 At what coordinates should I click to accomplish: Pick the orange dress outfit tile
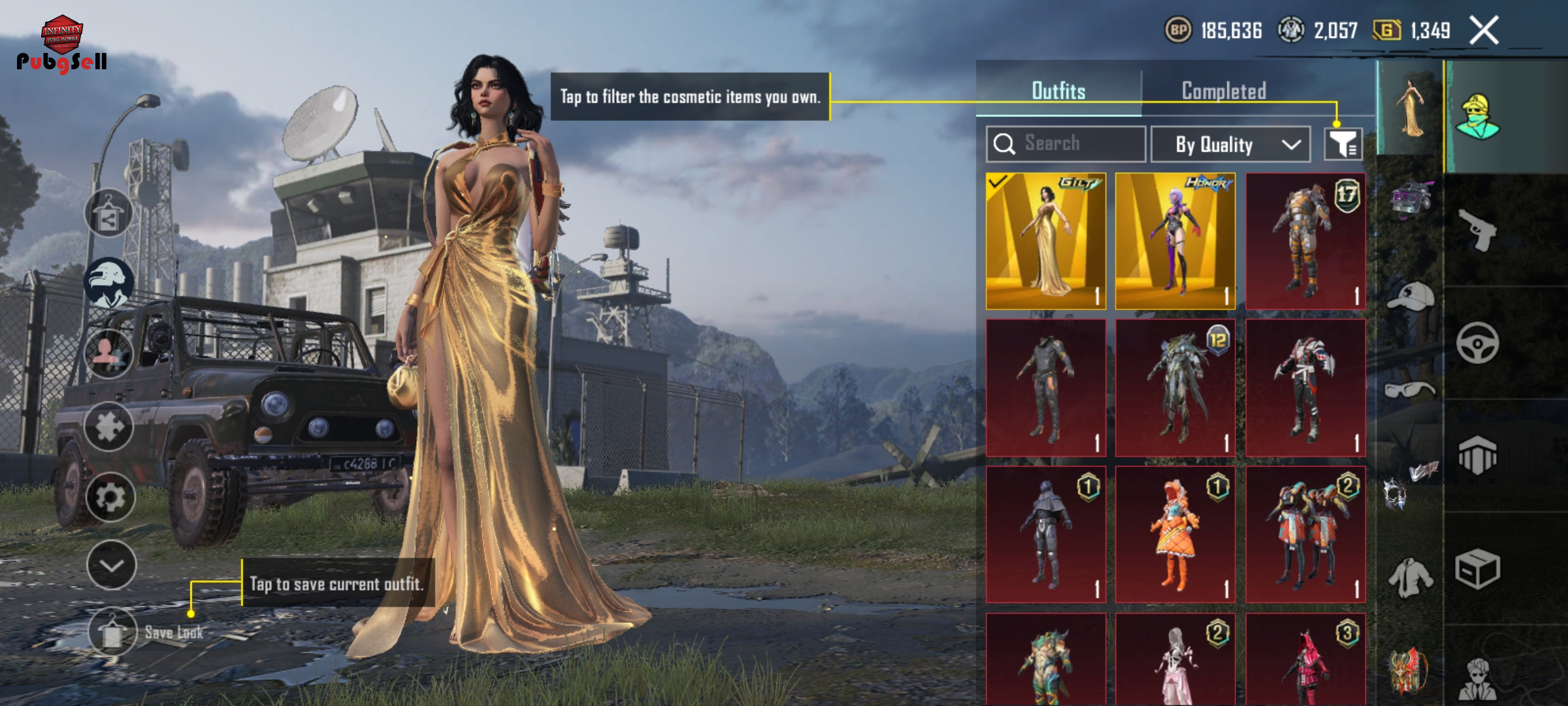coord(1175,534)
